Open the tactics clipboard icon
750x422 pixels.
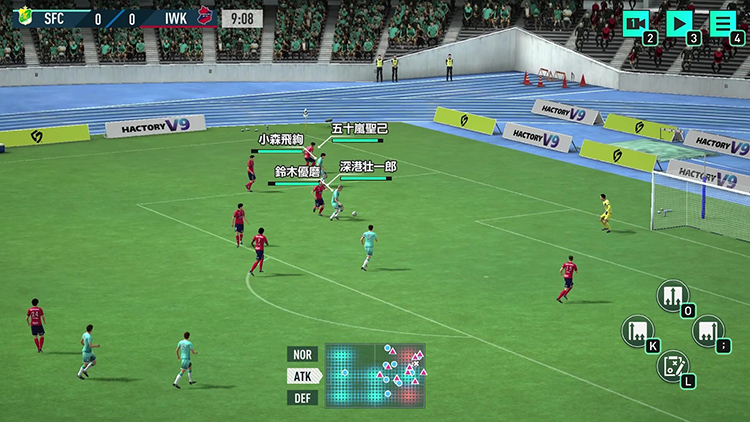(672, 365)
